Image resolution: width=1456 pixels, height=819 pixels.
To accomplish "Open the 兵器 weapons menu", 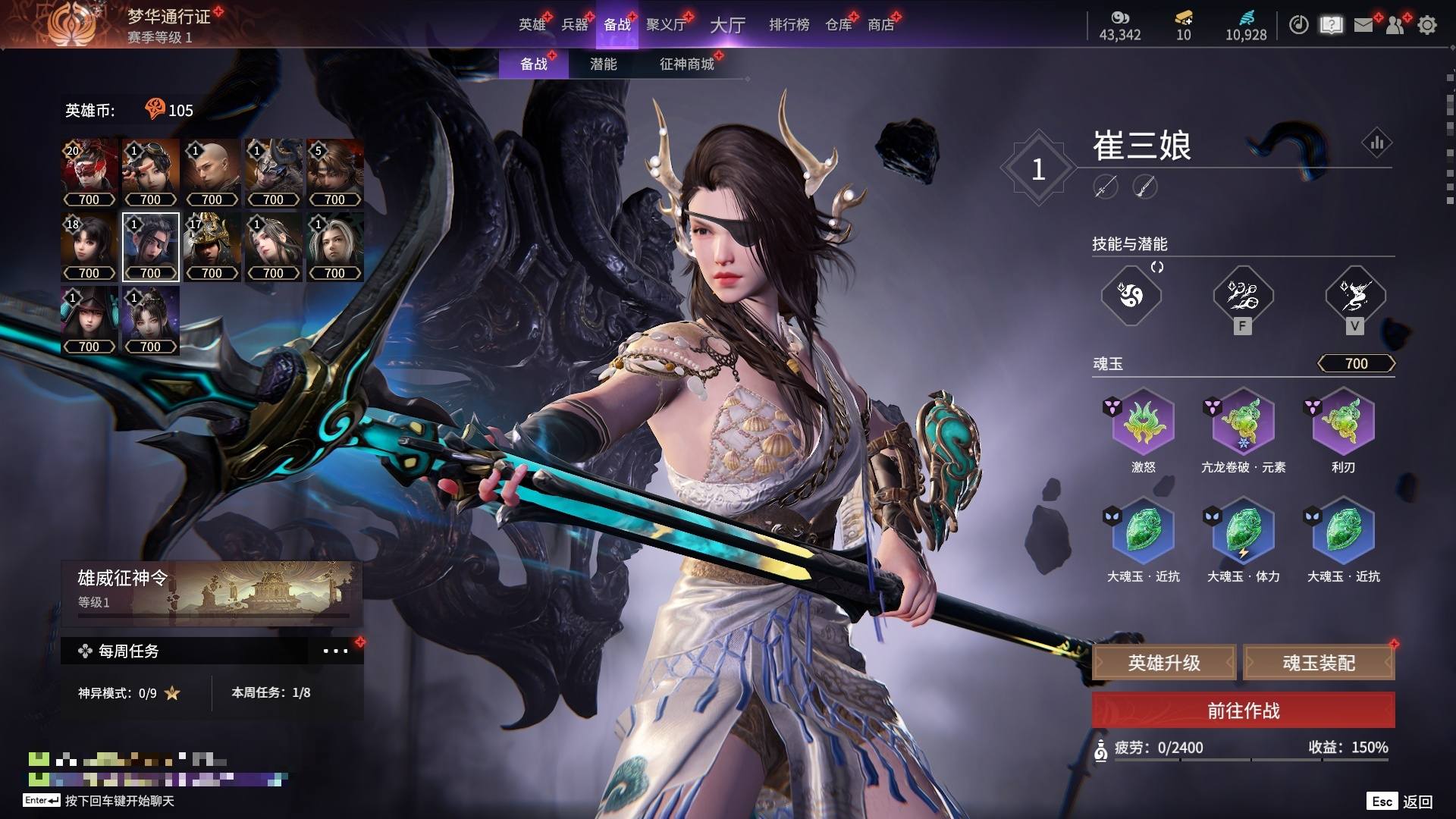I will (x=575, y=24).
